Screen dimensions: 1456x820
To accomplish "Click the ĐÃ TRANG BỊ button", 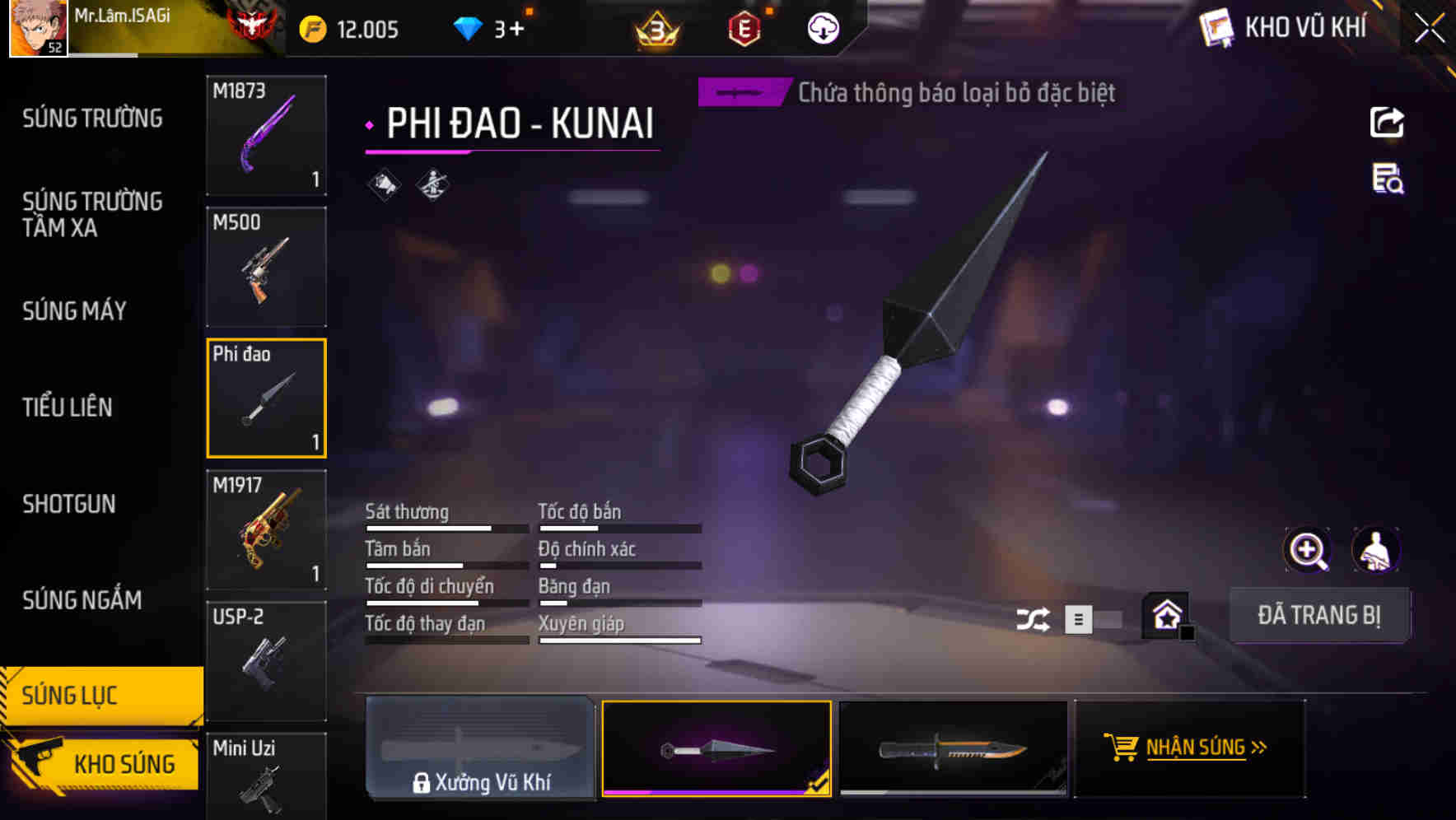I will tap(1319, 615).
